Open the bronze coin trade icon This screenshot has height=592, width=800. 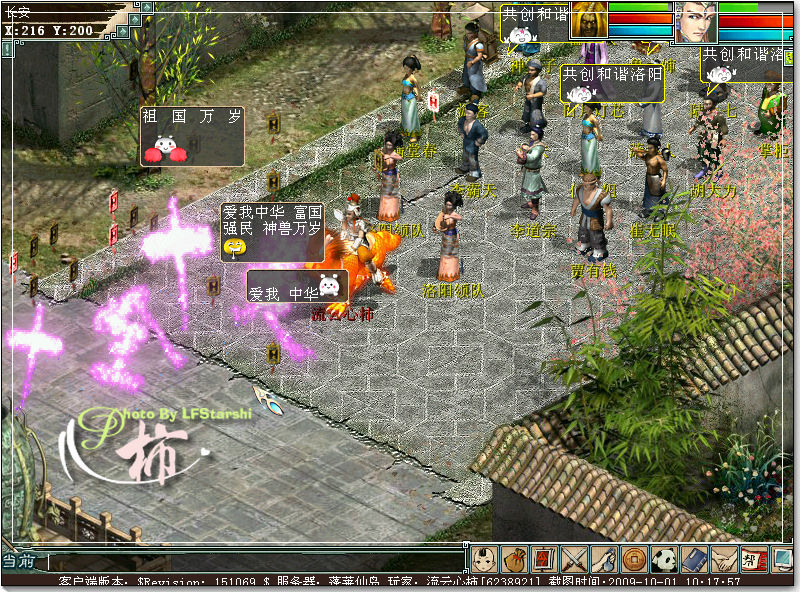click(x=634, y=559)
